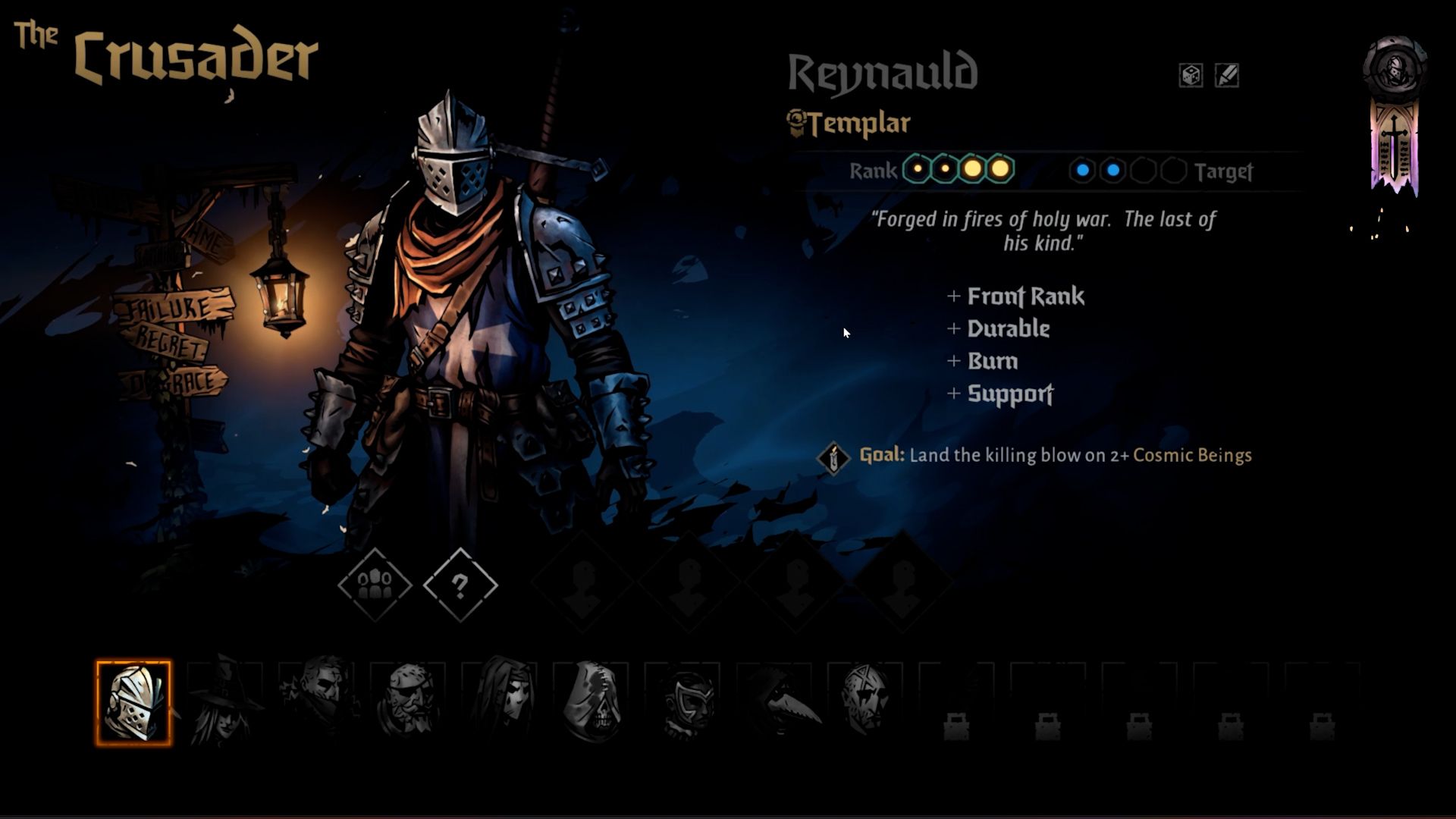Viewport: 1456px width, 819px height.
Task: Expand the Burn trait
Action: click(x=984, y=362)
